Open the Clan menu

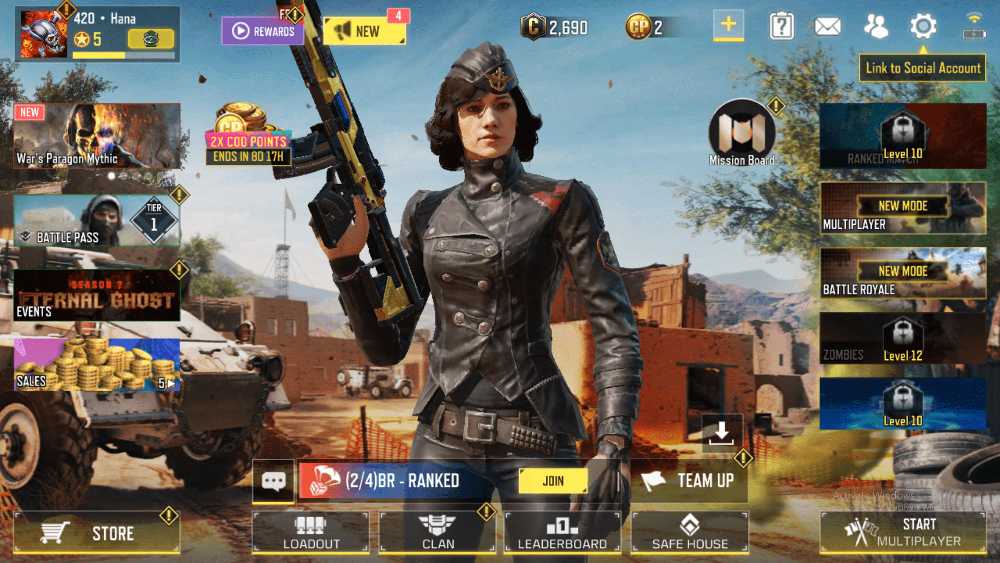[438, 533]
